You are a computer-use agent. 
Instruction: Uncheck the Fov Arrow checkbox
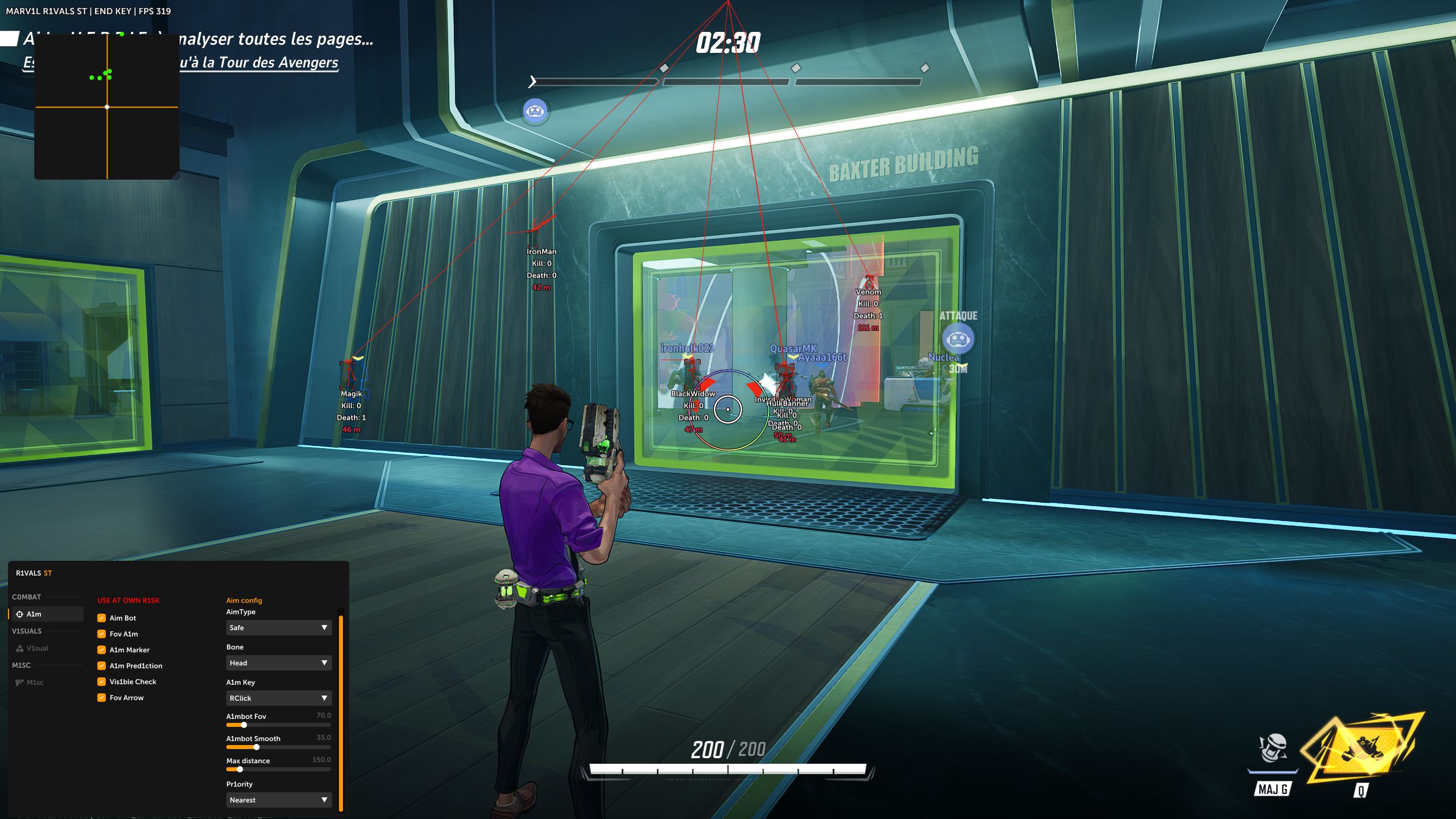tap(102, 698)
